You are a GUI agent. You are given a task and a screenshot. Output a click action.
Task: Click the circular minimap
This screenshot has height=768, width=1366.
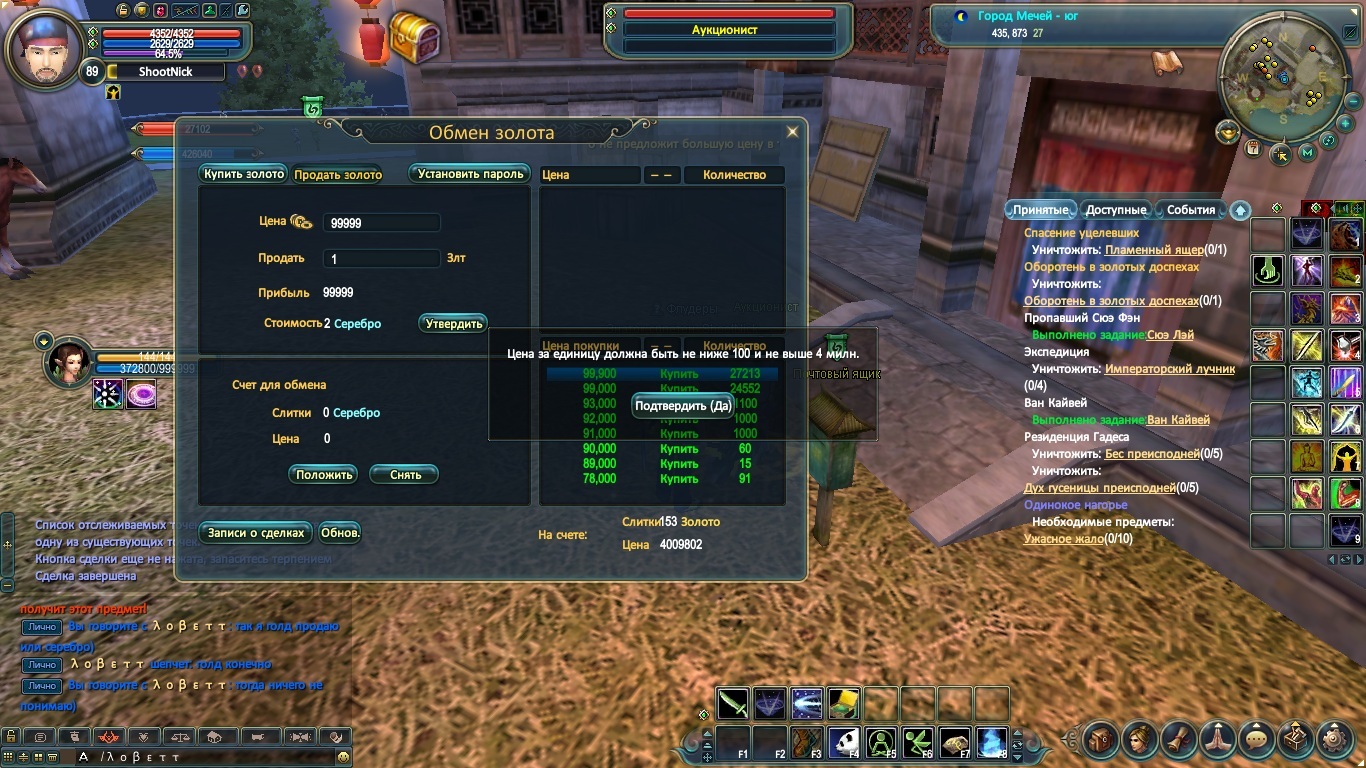(1283, 73)
